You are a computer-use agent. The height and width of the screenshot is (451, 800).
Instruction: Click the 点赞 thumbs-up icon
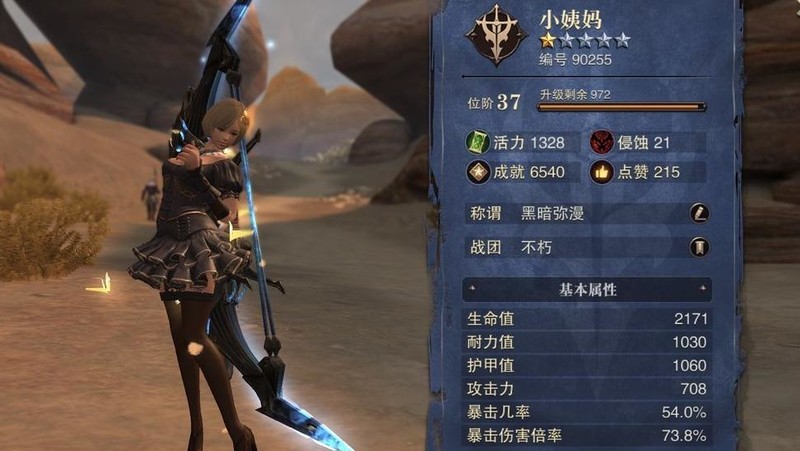tap(602, 172)
